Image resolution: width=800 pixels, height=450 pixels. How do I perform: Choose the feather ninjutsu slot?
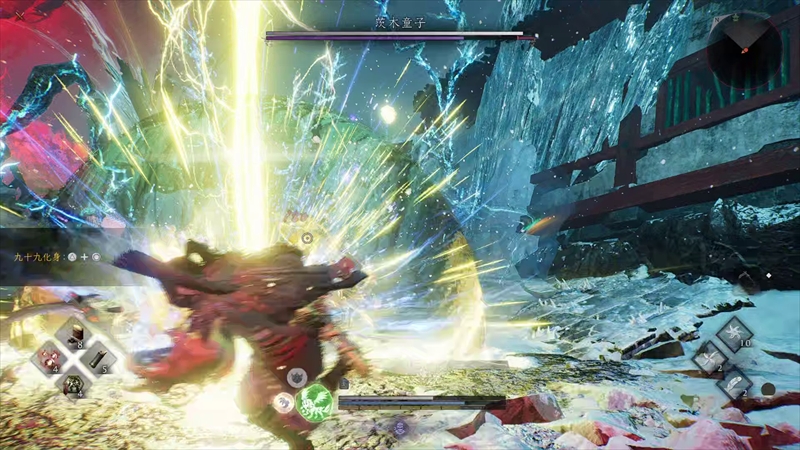click(x=735, y=382)
